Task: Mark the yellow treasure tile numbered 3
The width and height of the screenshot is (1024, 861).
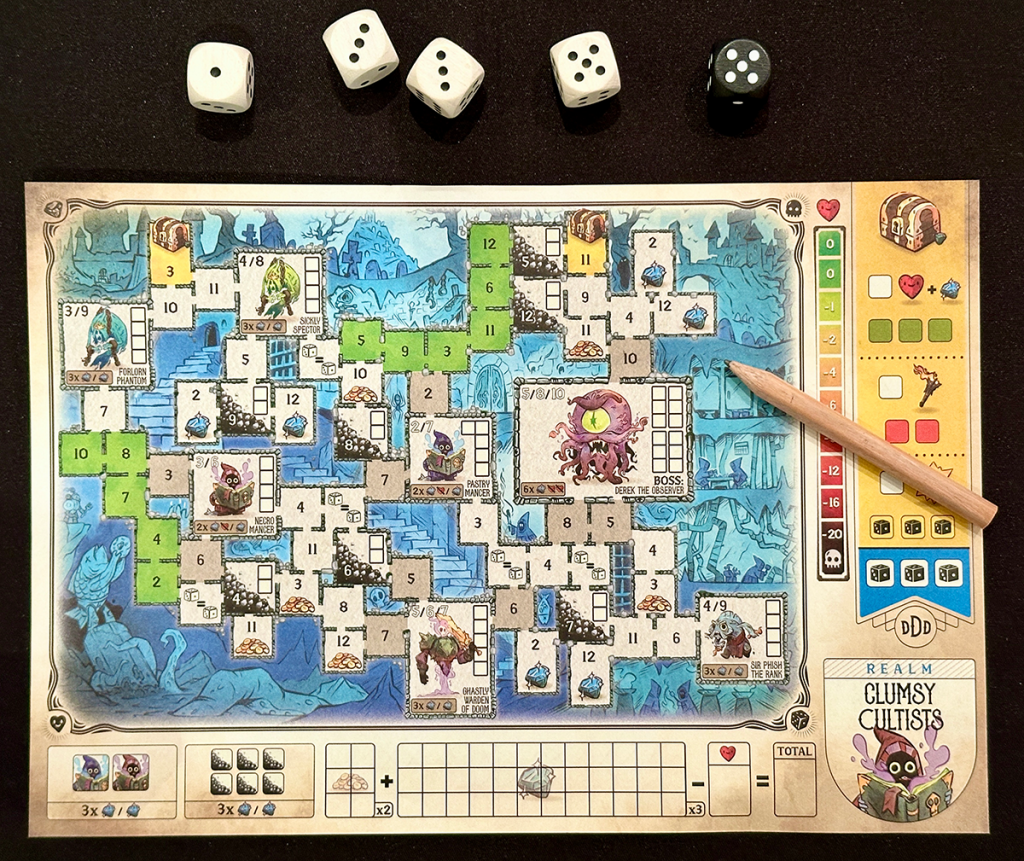Action: pos(171,268)
